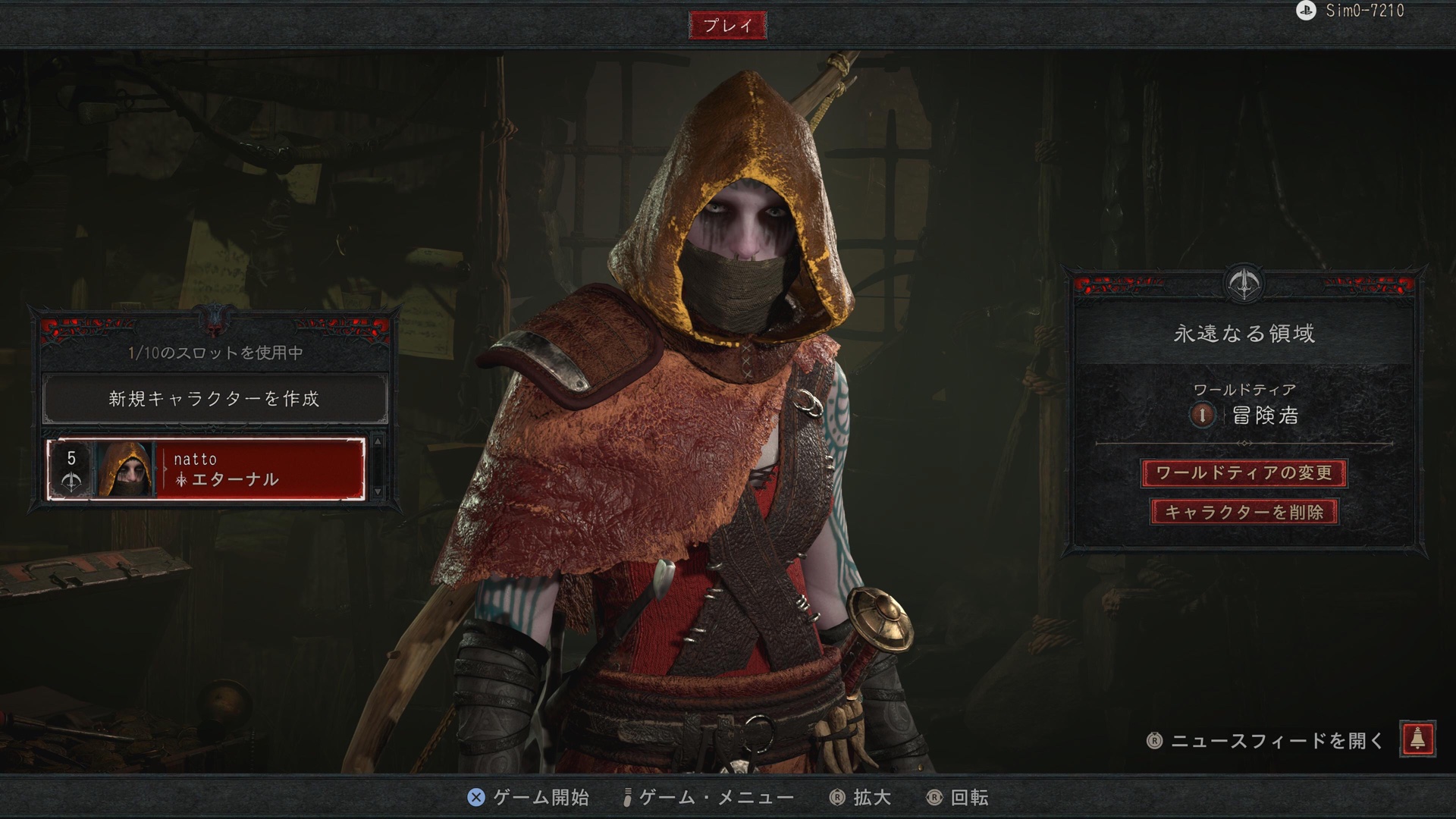The height and width of the screenshot is (819, 1456).
Task: Click the character list scrollbar down arrow
Action: point(378,493)
